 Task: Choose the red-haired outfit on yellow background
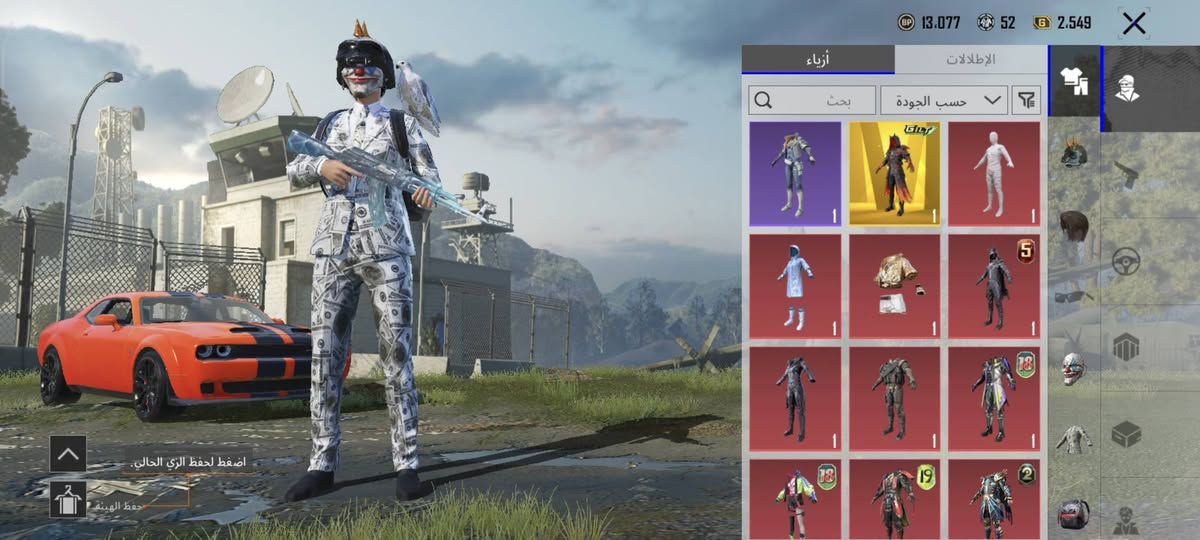click(895, 174)
